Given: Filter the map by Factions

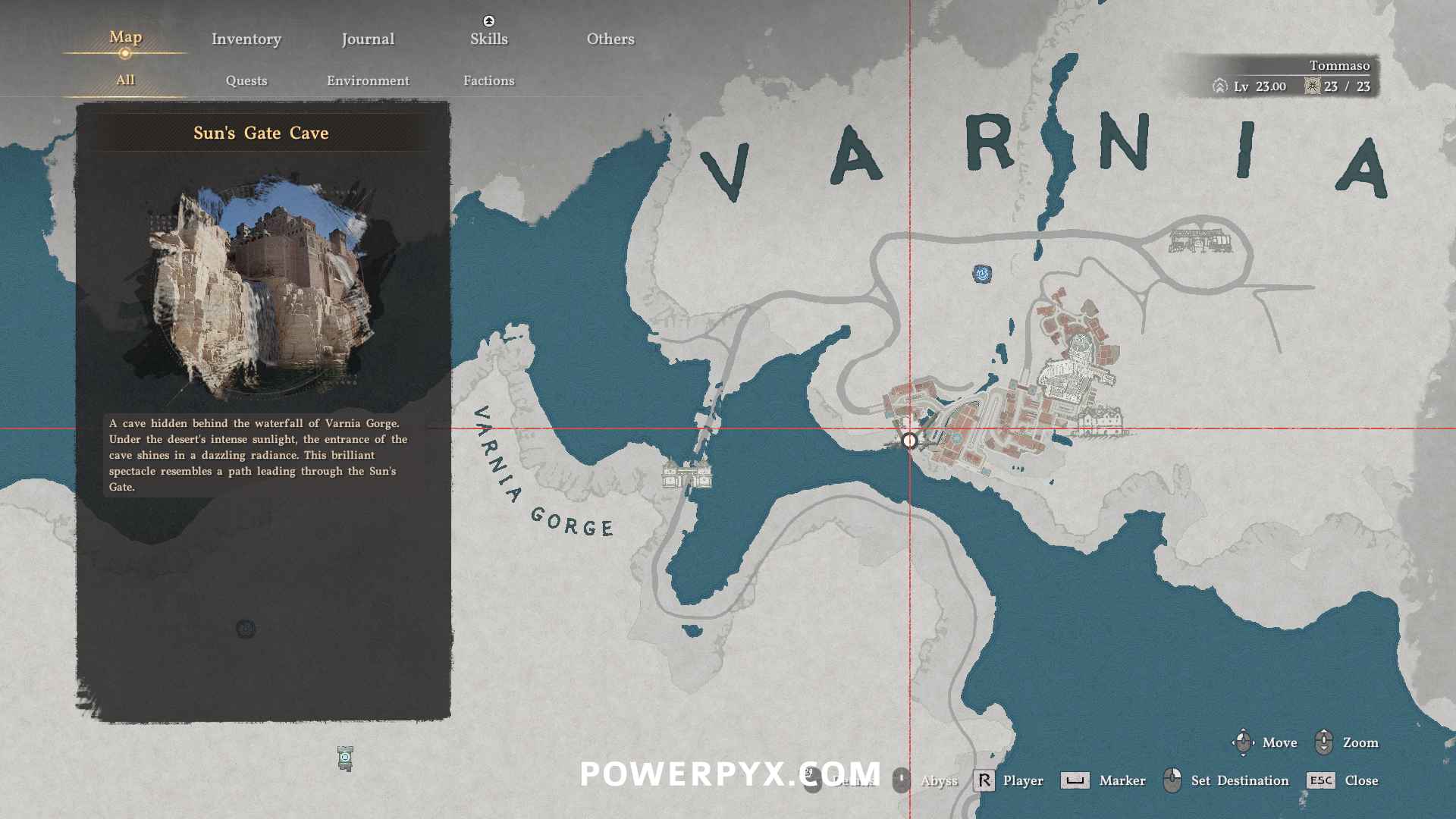Looking at the screenshot, I should pos(488,80).
